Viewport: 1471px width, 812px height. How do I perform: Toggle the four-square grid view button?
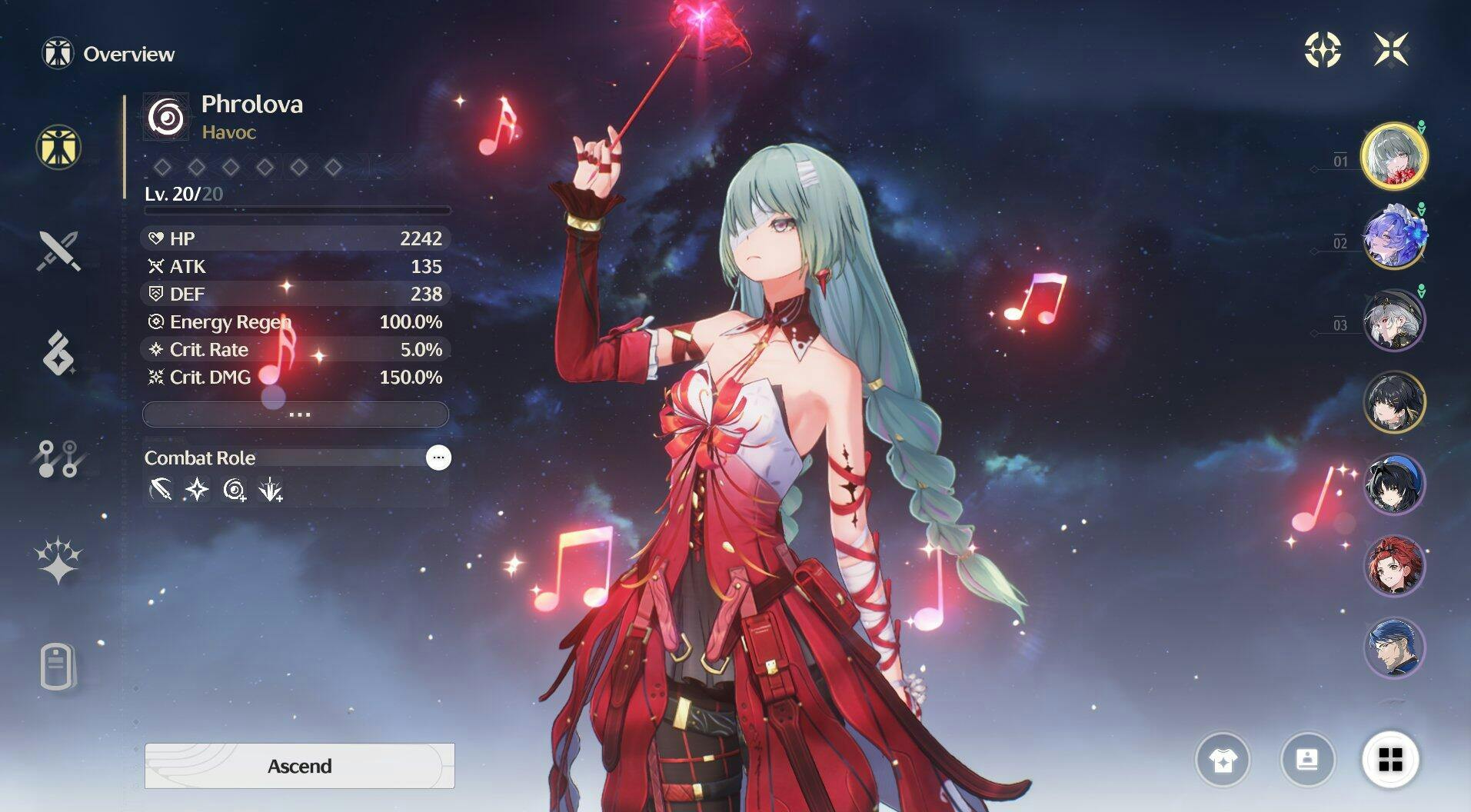point(1390,760)
